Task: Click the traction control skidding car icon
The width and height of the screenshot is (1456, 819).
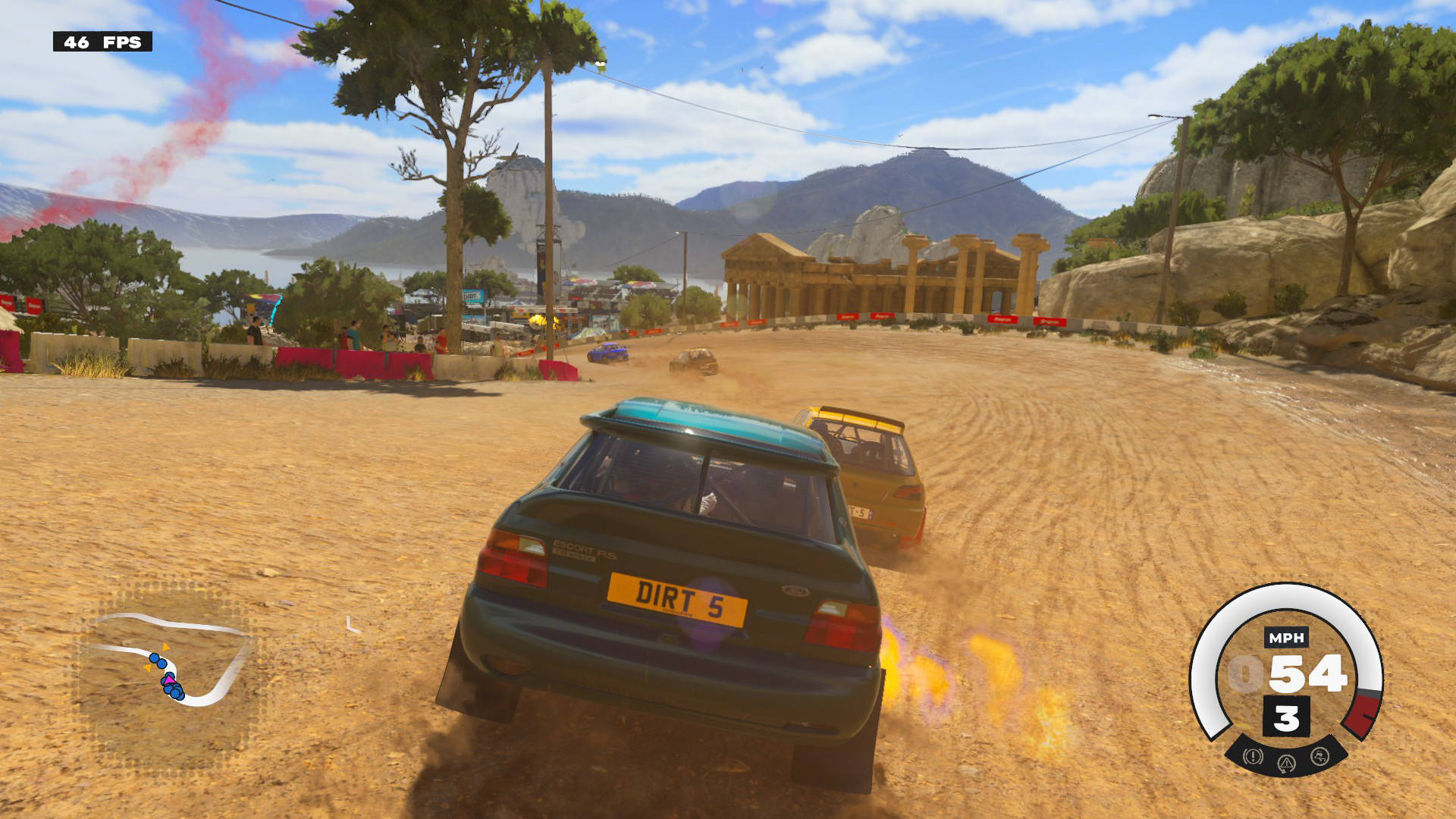Action: point(1319,756)
